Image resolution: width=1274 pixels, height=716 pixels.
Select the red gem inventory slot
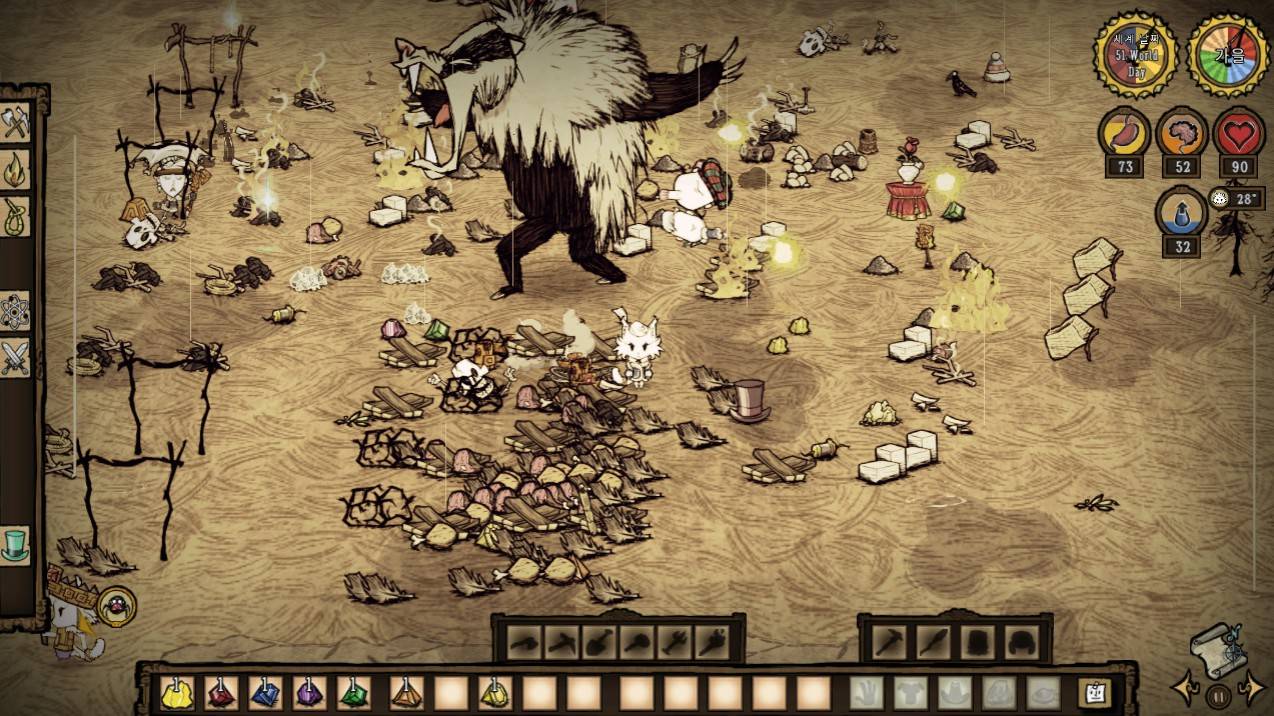(221, 692)
